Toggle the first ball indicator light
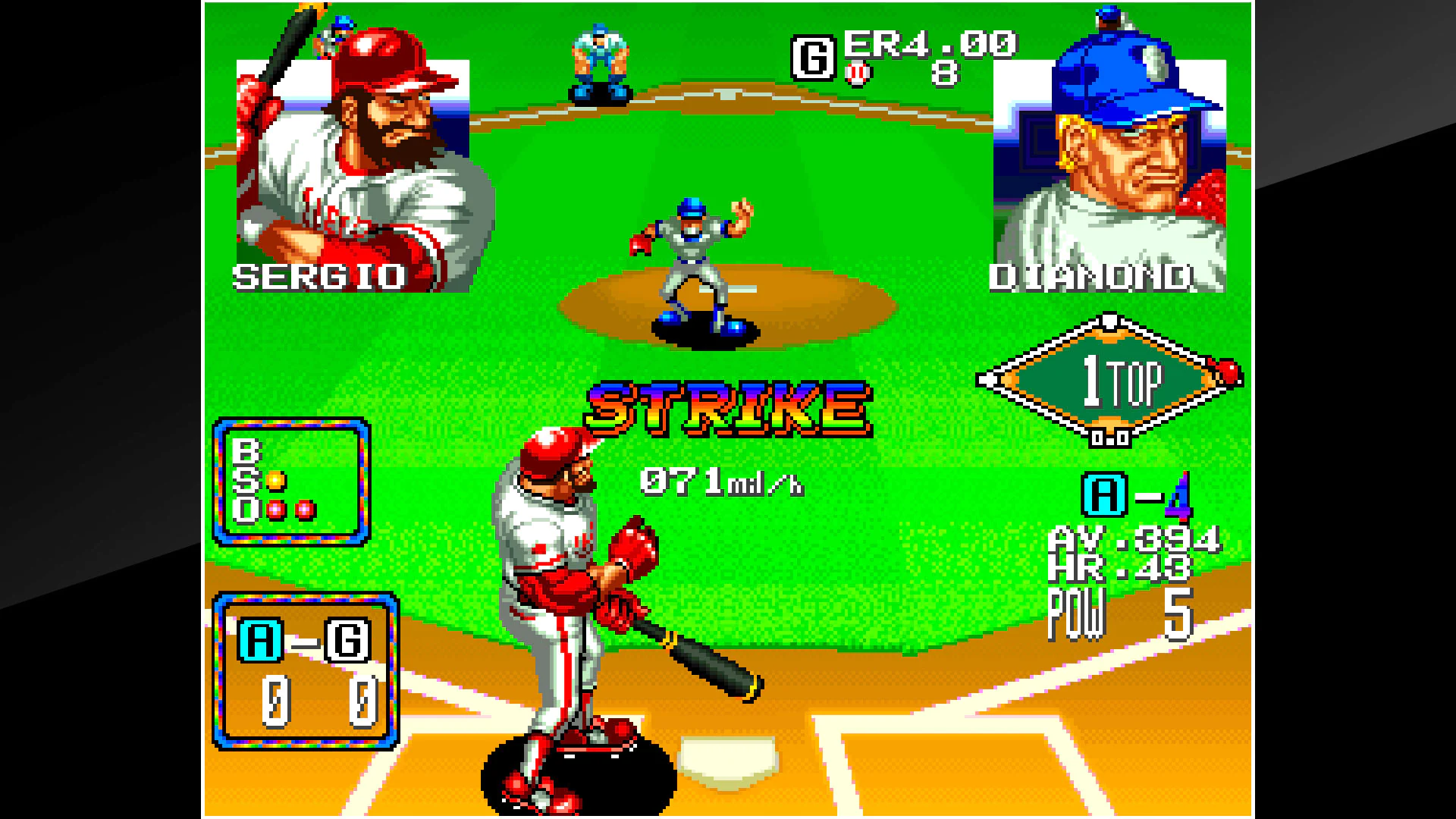 [275, 453]
